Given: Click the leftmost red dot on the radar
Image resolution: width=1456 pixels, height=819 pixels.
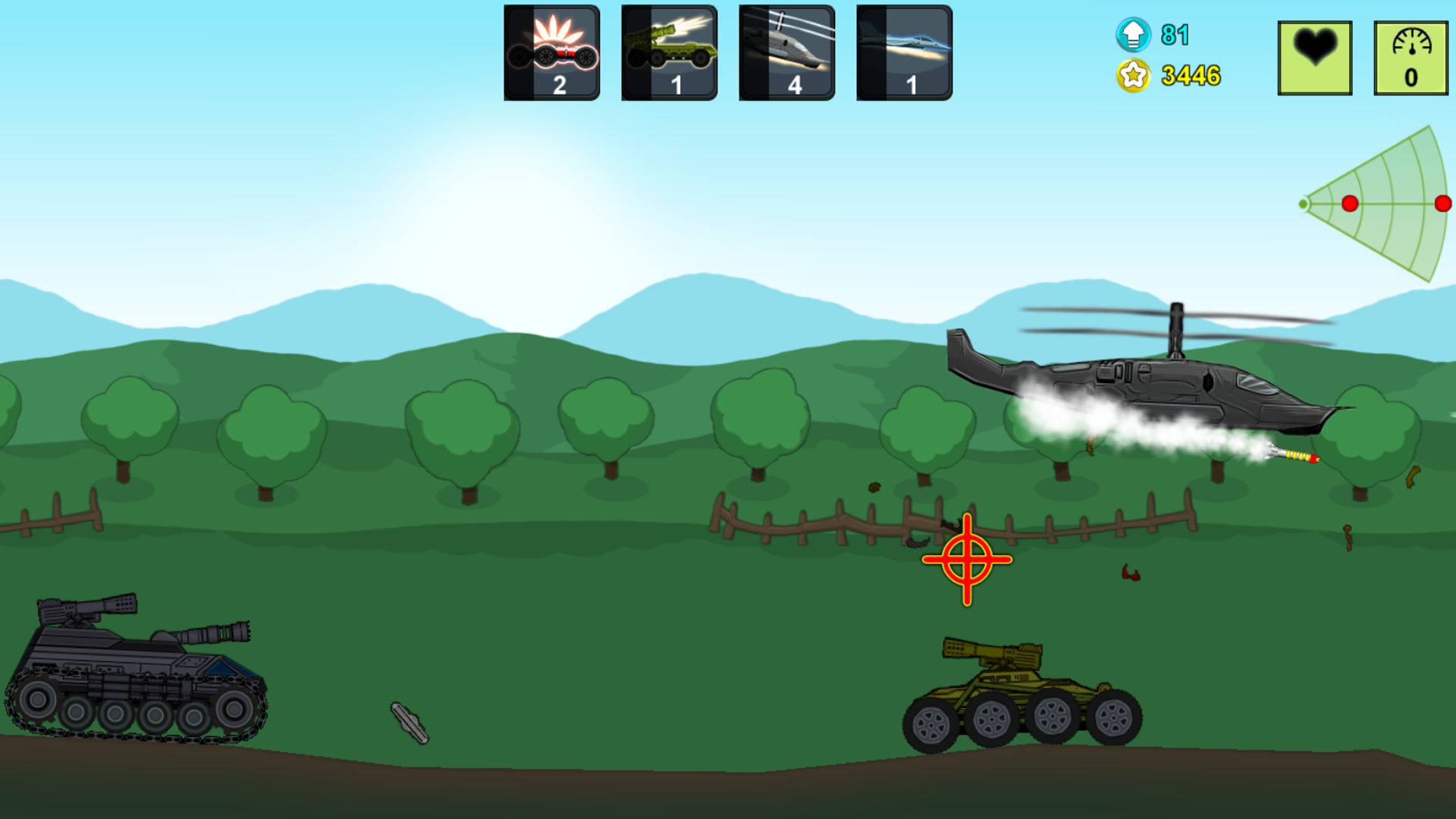Looking at the screenshot, I should coord(1349,203).
